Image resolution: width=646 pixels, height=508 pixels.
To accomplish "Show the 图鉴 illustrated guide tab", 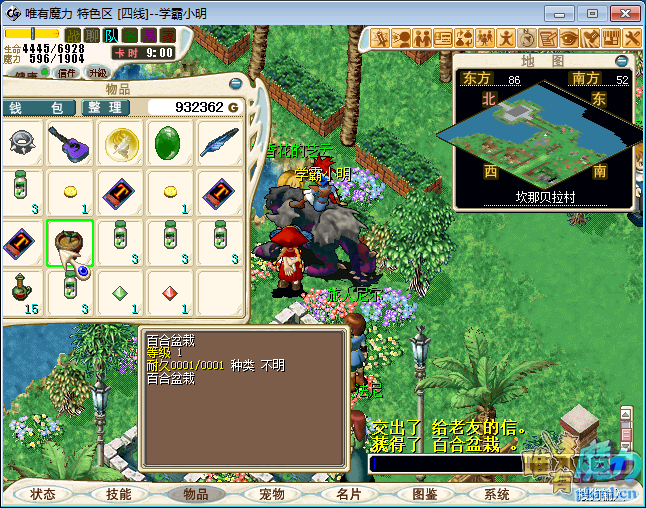I will pos(424,494).
